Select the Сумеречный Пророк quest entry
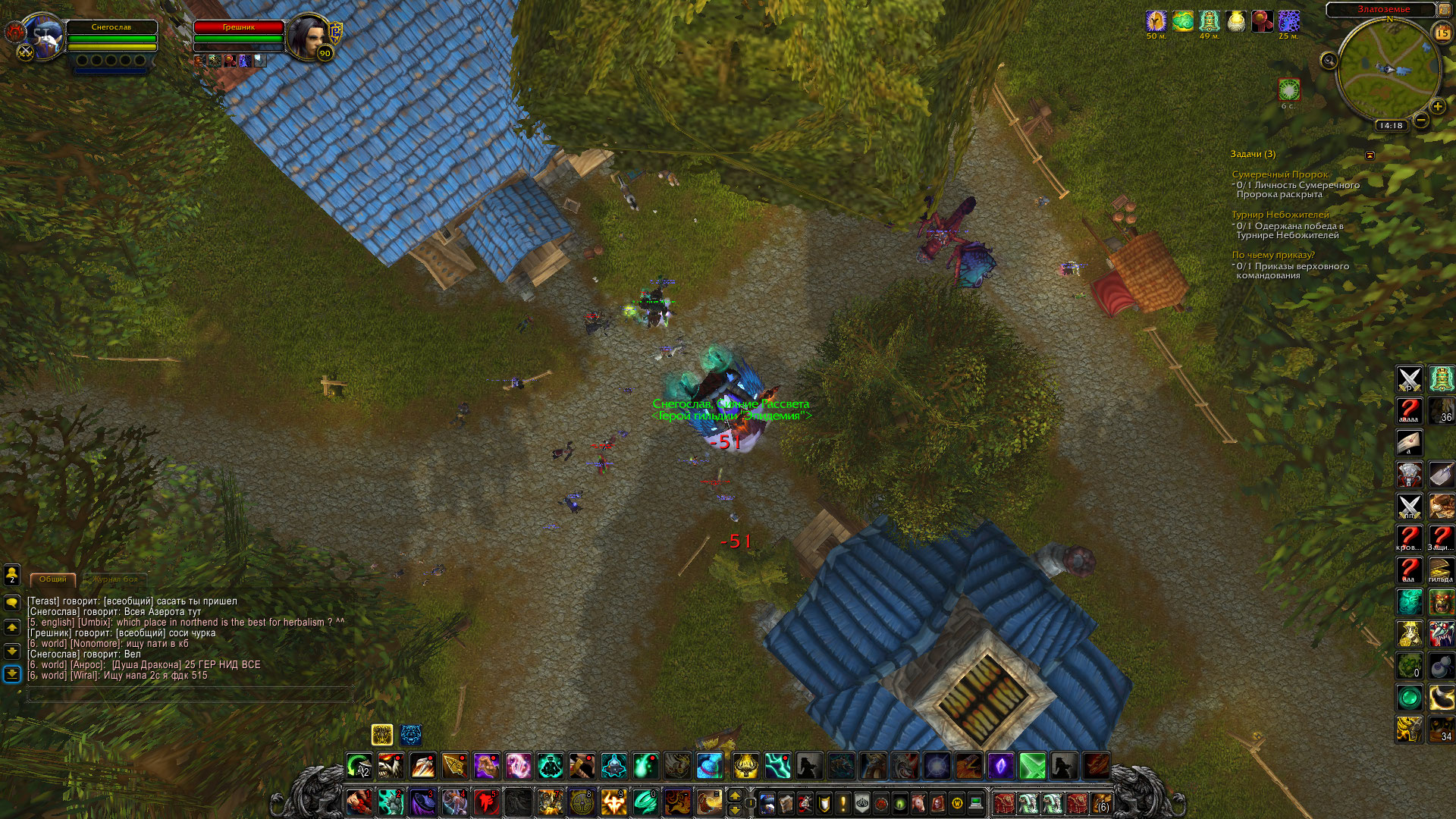Screen dimensions: 1456x819 pyautogui.click(x=1279, y=174)
